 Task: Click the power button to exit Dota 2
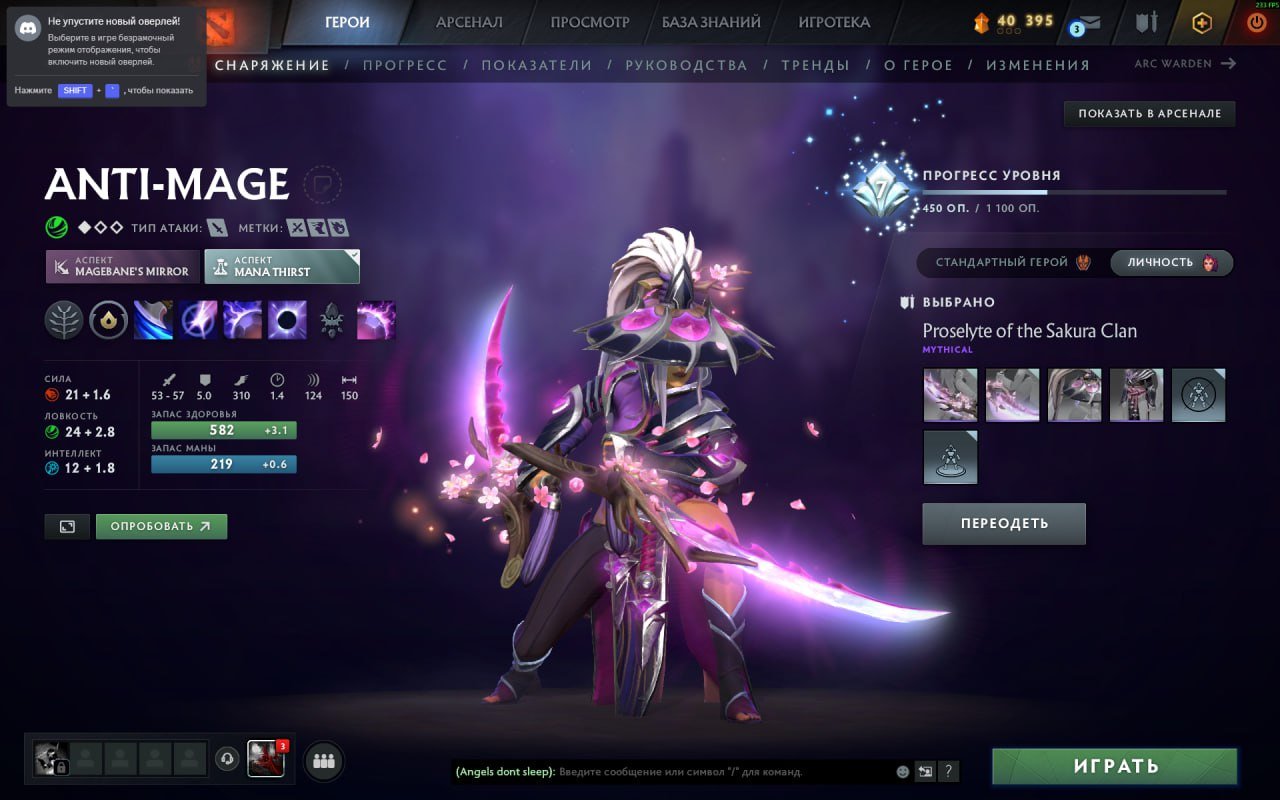coord(1257,22)
